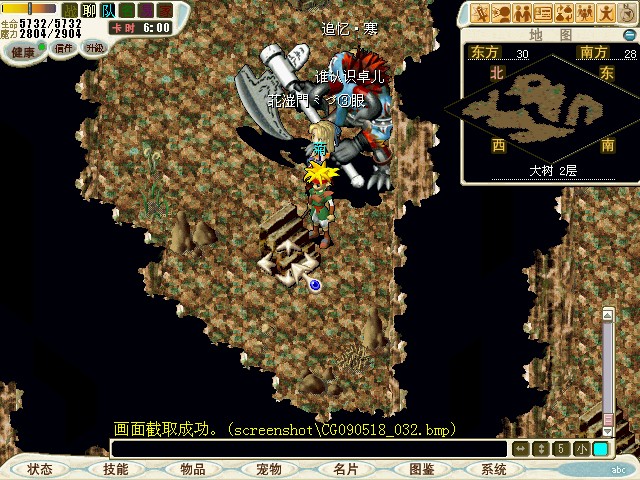Toggle the 队 team mode icon
The height and width of the screenshot is (480, 640).
(x=107, y=10)
